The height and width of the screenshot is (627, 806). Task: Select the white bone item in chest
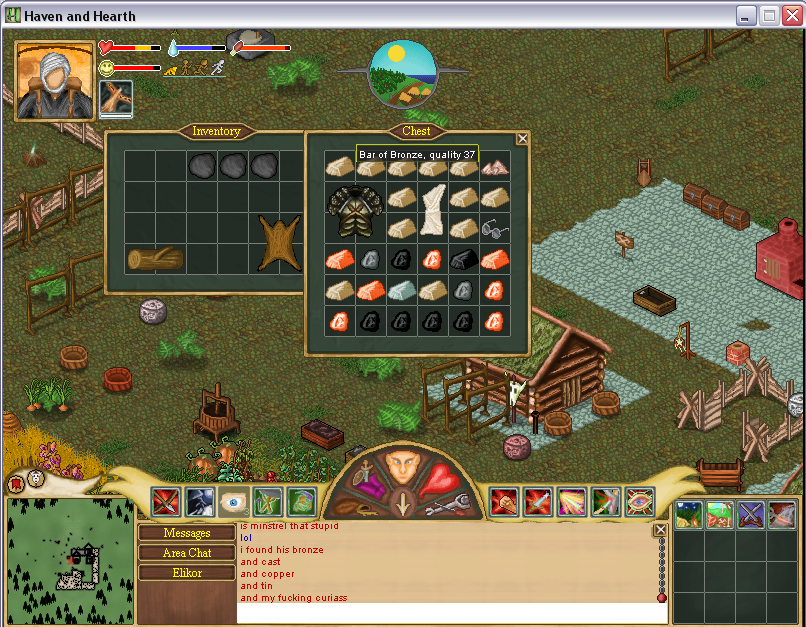point(433,210)
